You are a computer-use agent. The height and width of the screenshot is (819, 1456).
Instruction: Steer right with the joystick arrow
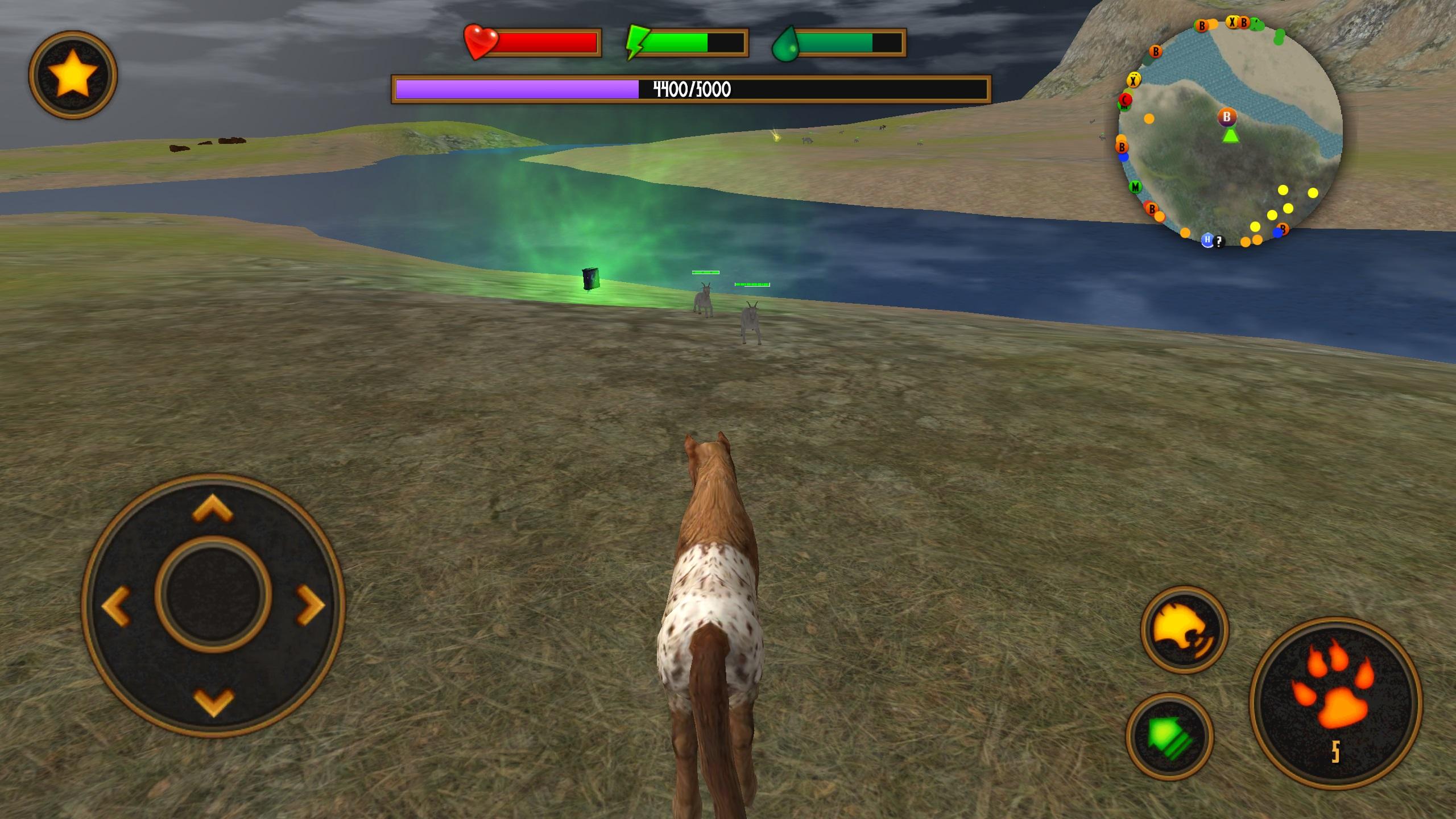311,605
